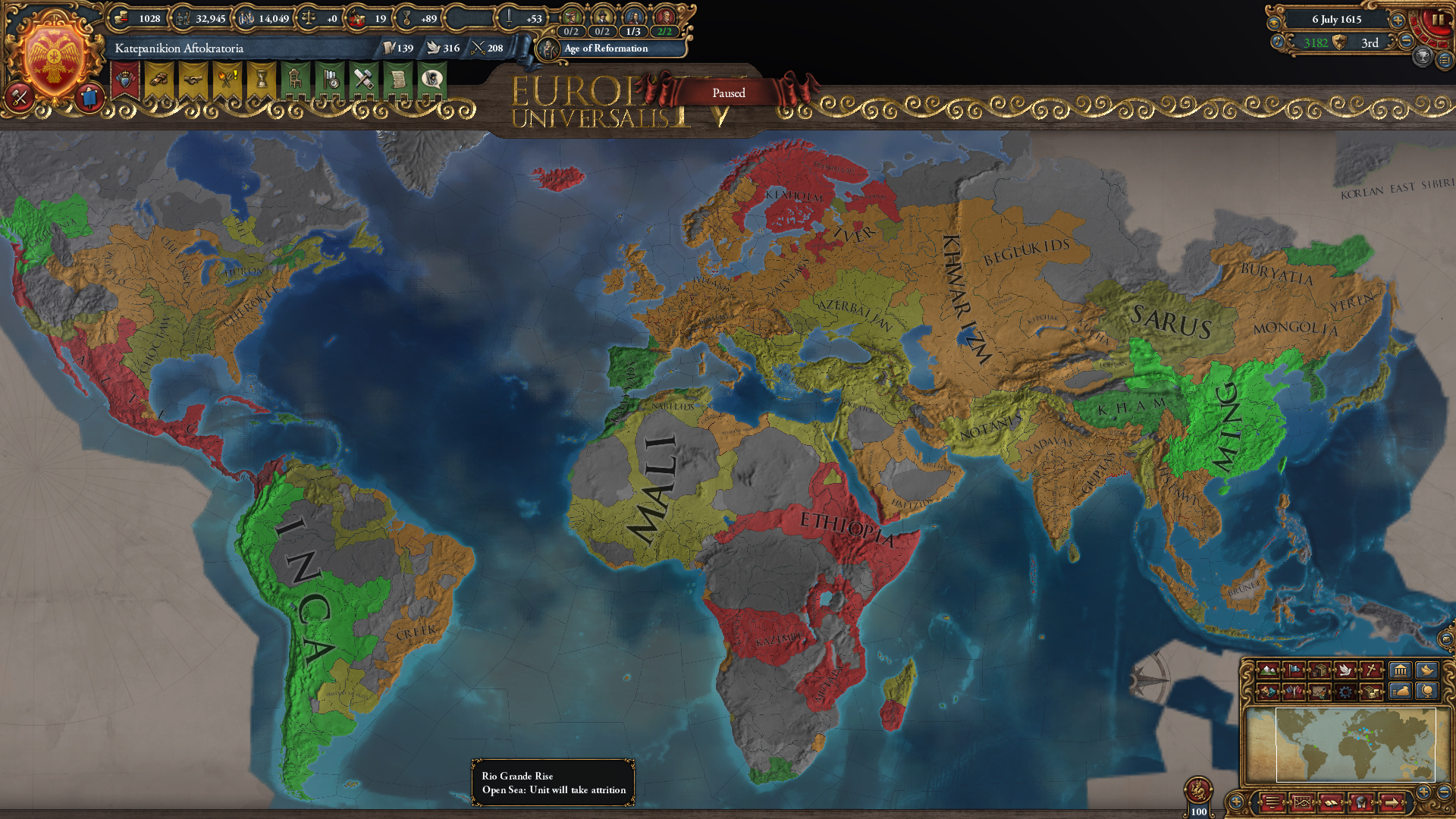Open the terrain mapmode
The height and width of the screenshot is (819, 1456).
click(x=1269, y=670)
